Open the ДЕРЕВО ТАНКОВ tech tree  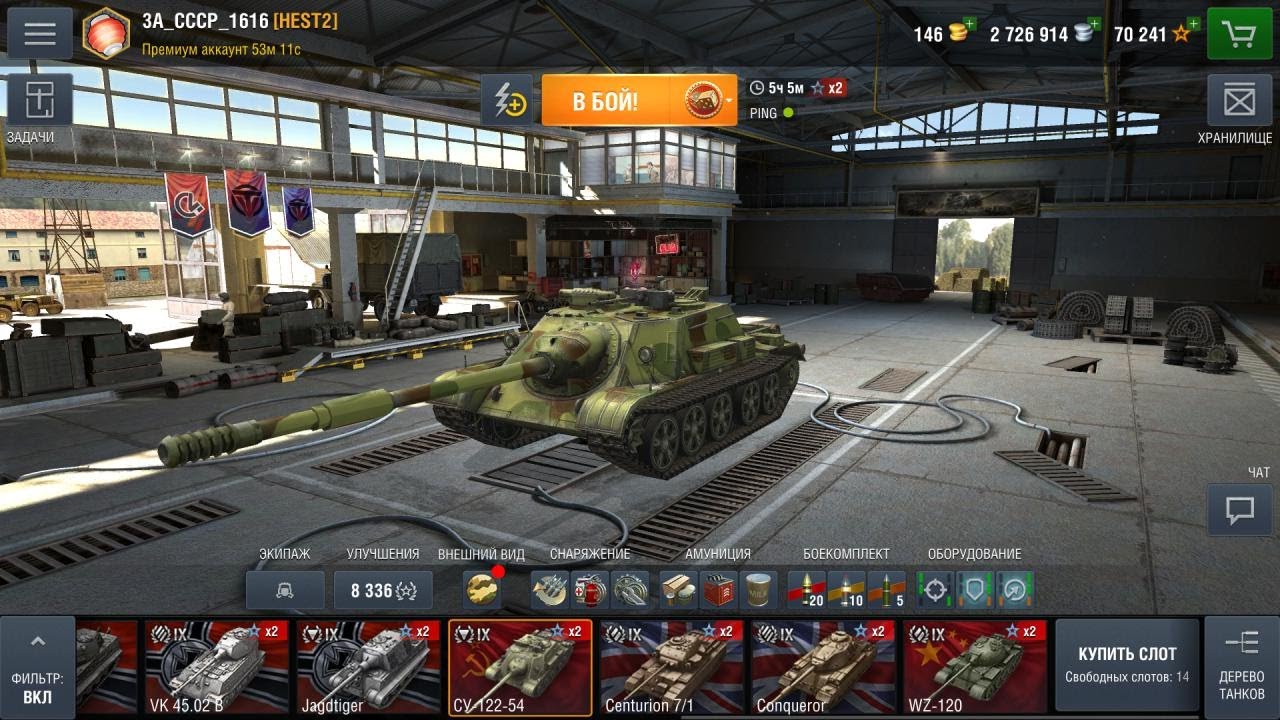coord(1240,664)
